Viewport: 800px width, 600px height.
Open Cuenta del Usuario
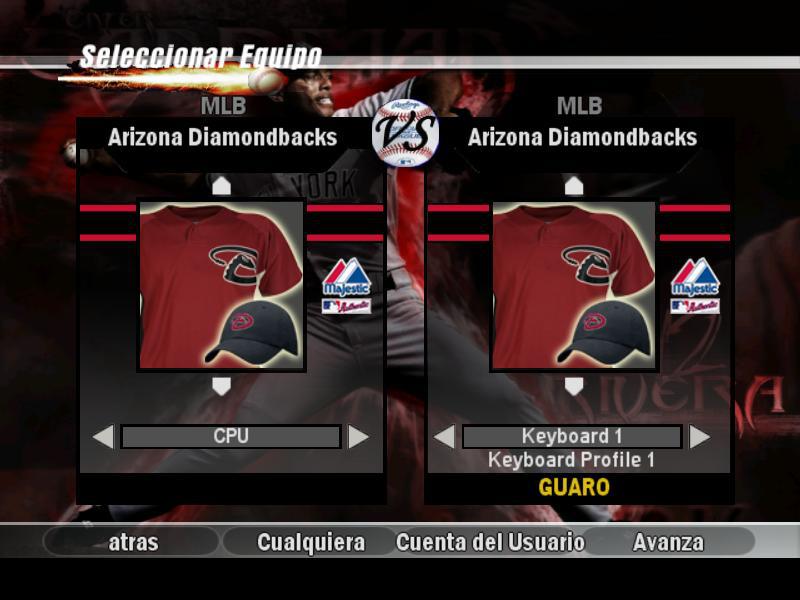[490, 542]
